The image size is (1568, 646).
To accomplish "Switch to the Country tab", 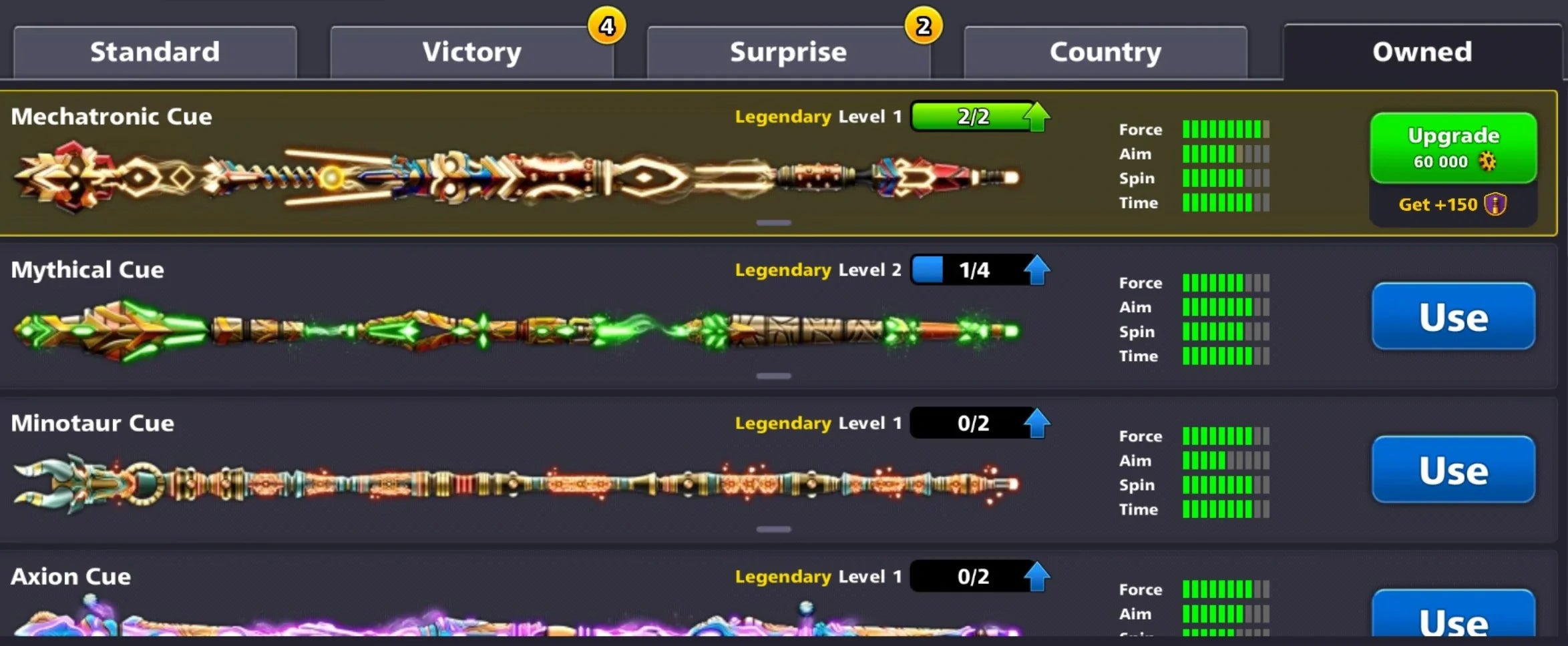I will pos(1105,51).
